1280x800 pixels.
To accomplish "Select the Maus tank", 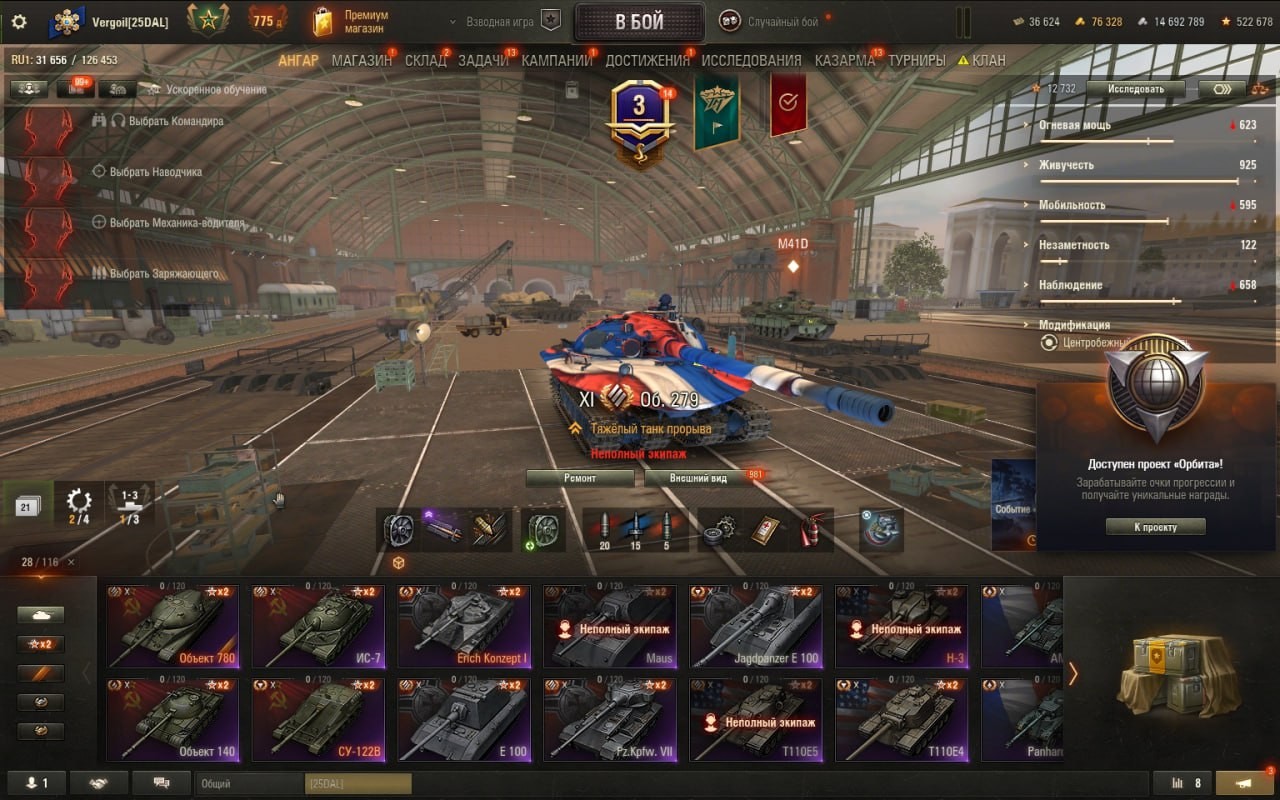I will [610, 627].
